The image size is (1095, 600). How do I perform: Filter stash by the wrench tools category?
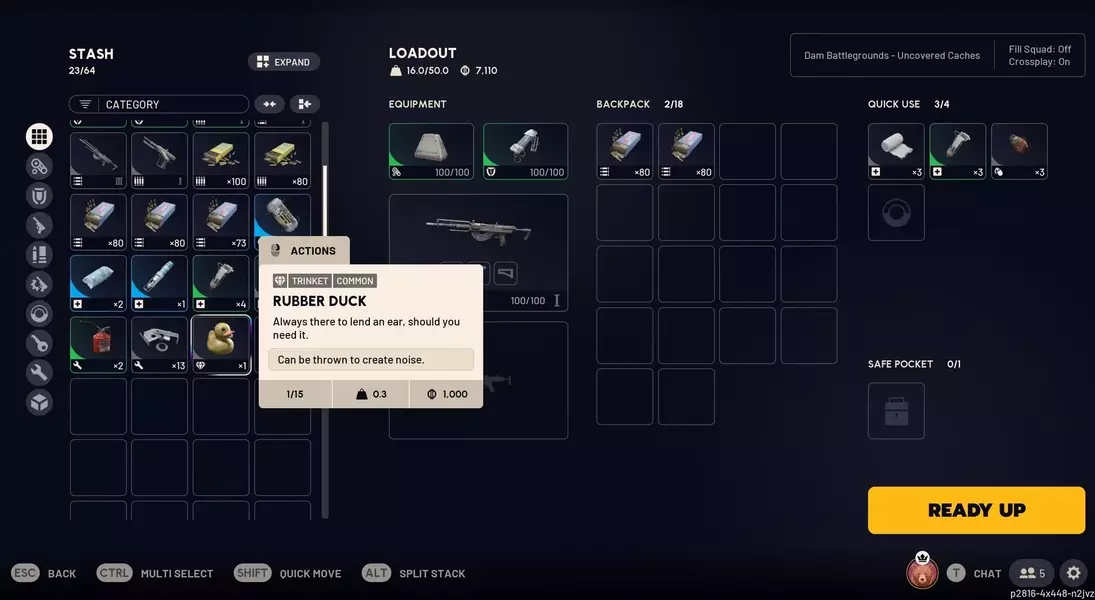pyautogui.click(x=40, y=373)
